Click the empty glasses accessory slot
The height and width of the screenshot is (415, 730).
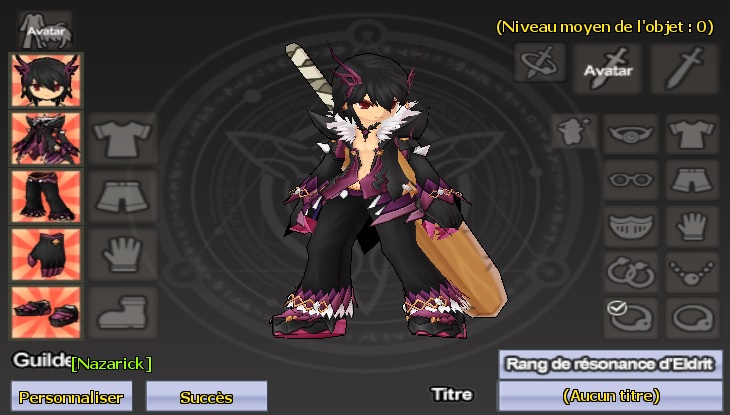click(x=630, y=180)
